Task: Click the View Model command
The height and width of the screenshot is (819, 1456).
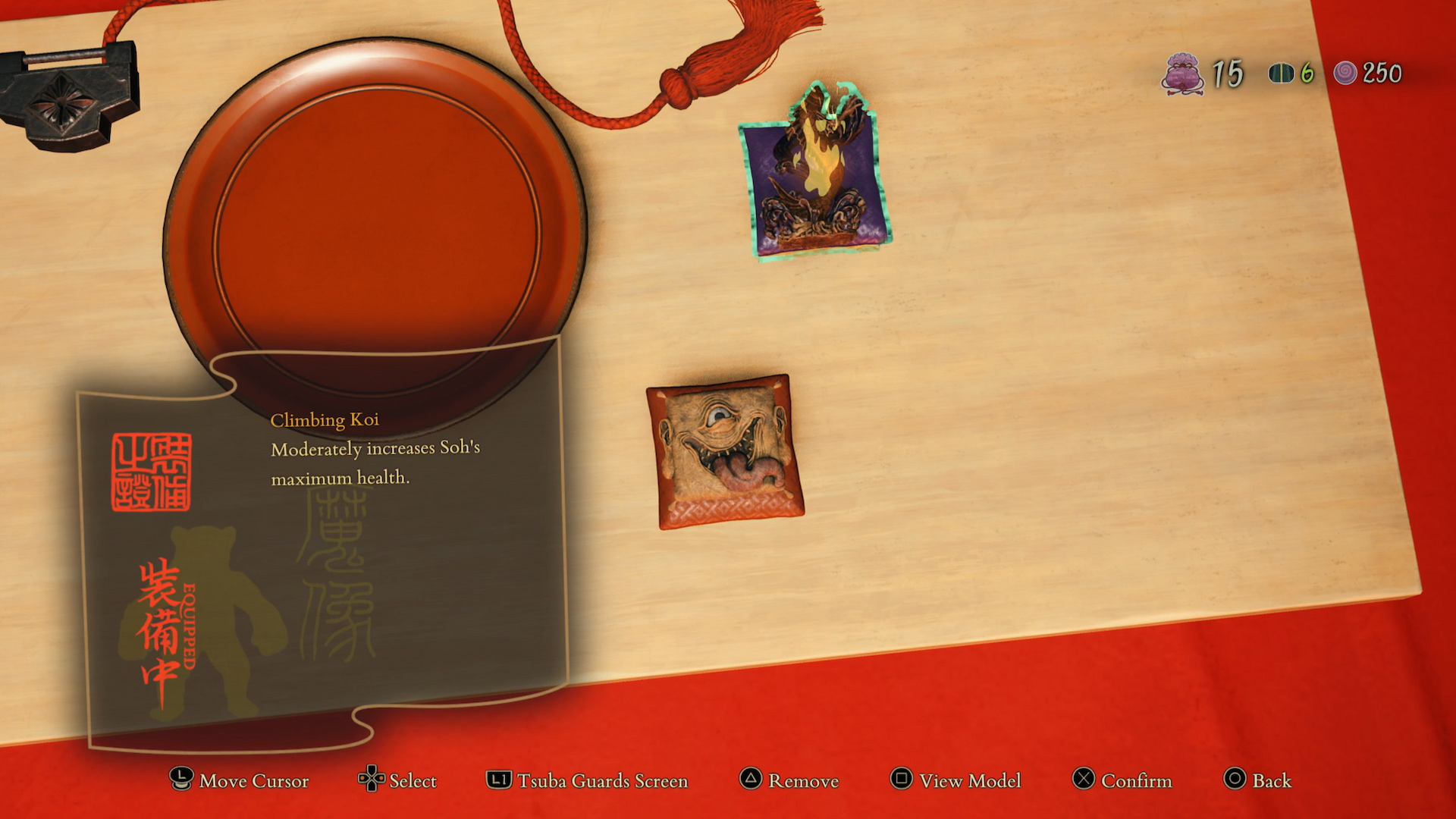Action: [969, 781]
